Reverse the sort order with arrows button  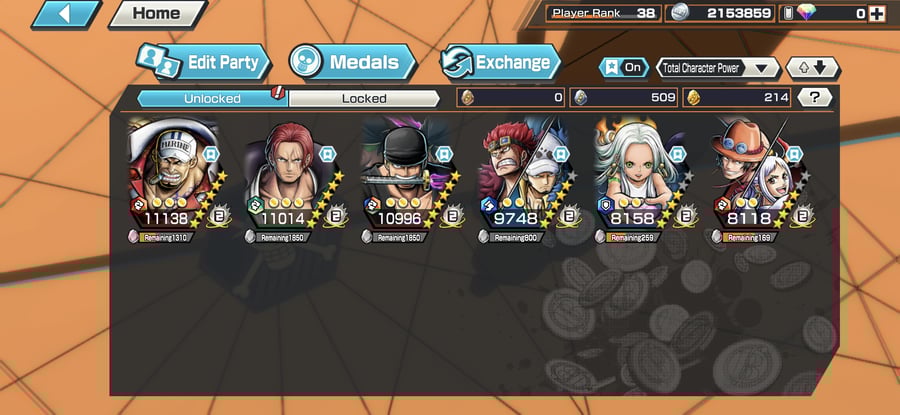[813, 68]
